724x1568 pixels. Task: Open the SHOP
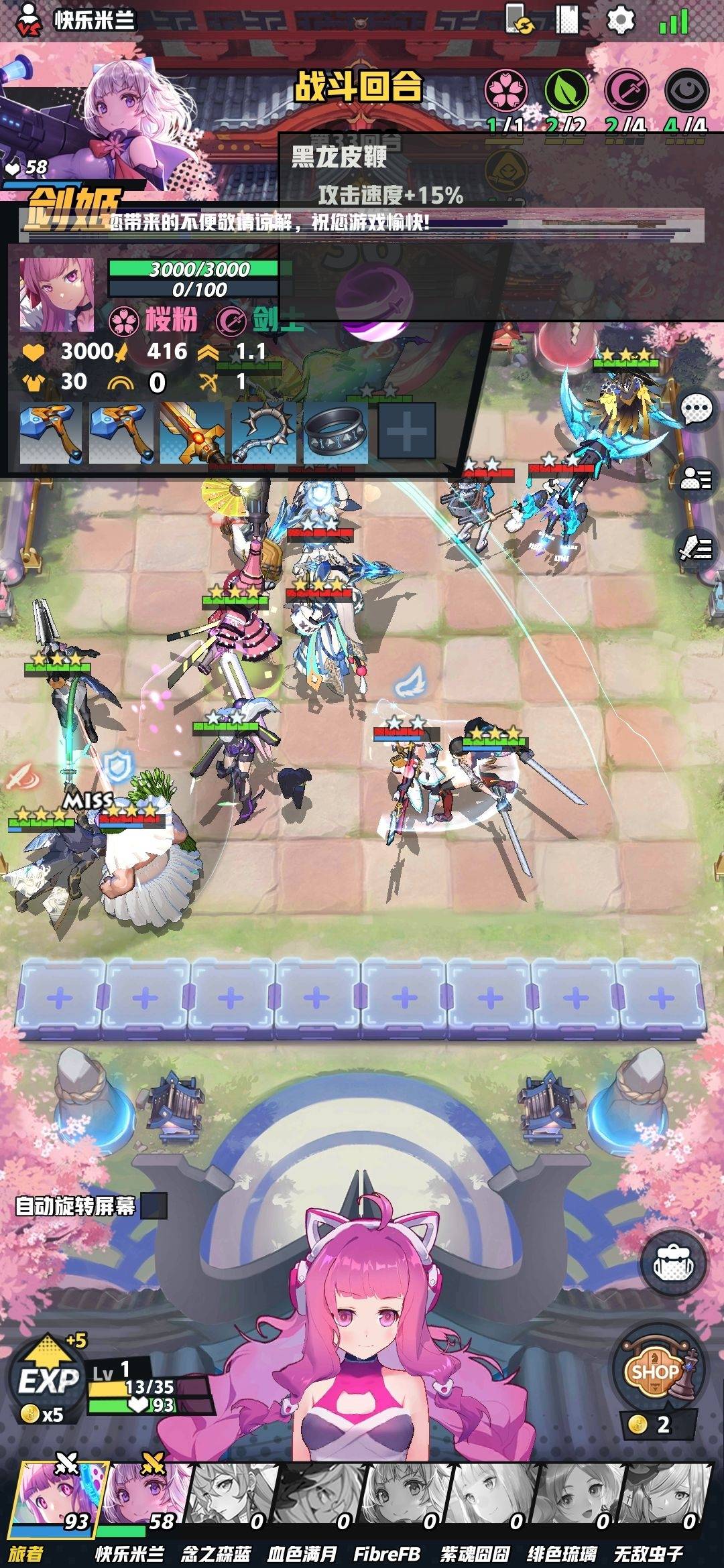[x=656, y=1371]
